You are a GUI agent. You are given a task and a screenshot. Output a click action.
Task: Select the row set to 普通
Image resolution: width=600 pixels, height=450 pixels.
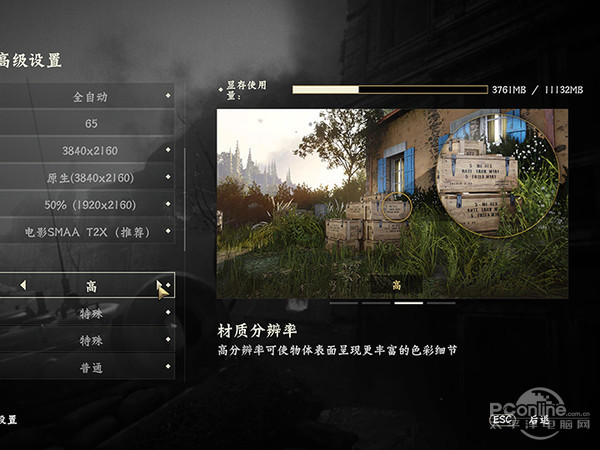click(90, 367)
